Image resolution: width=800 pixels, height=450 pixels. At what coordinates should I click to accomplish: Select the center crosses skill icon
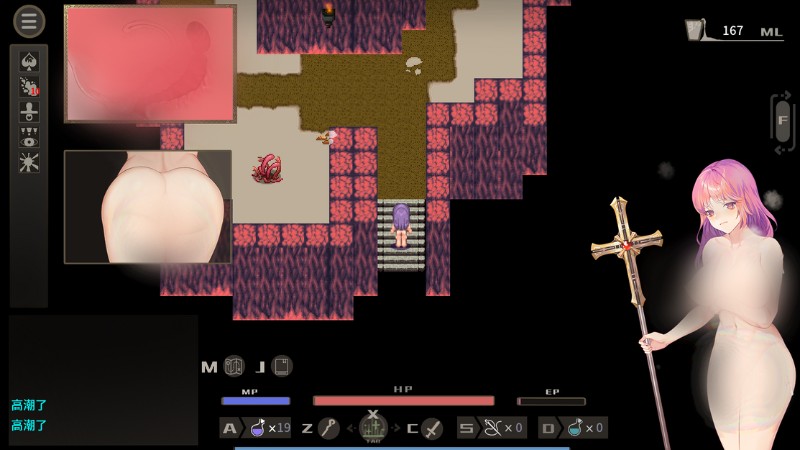(x=373, y=428)
